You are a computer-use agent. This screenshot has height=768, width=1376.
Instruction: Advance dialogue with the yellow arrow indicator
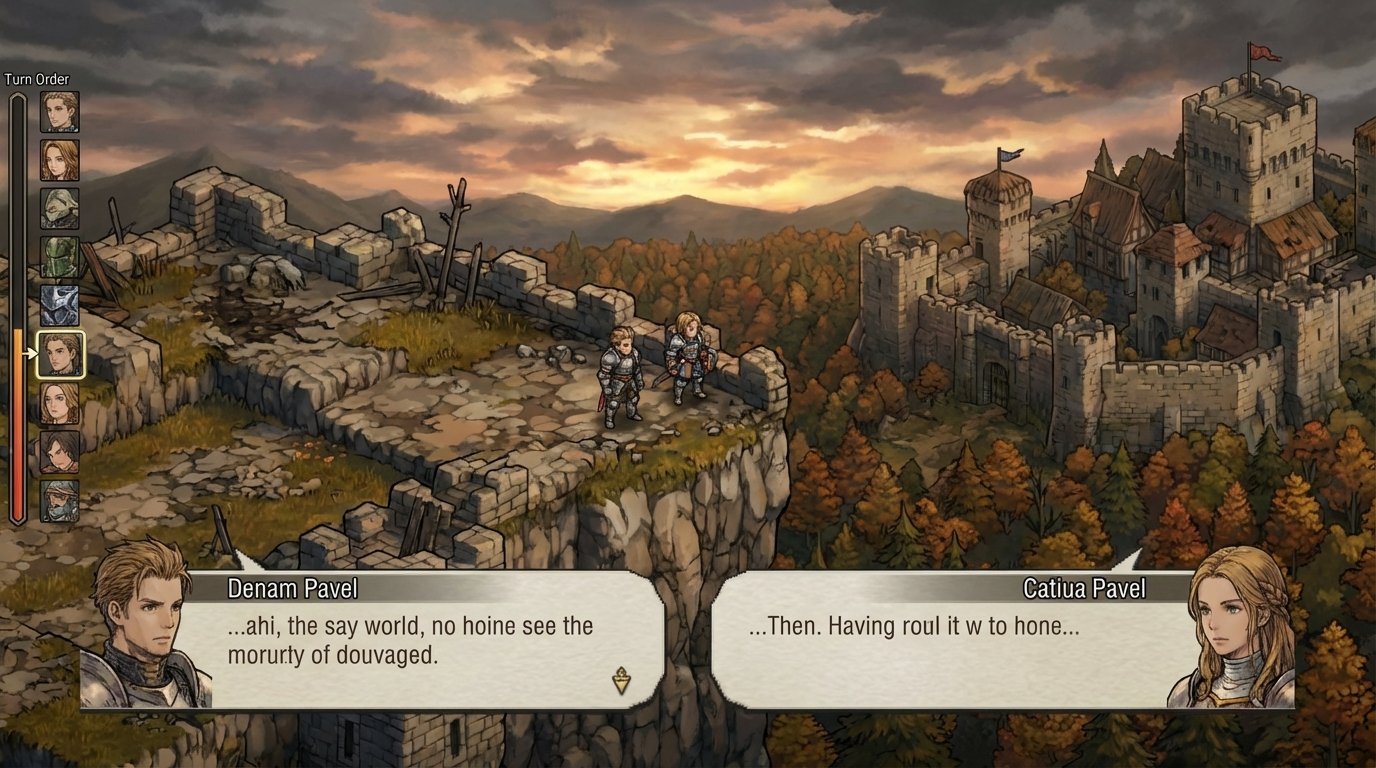click(621, 681)
